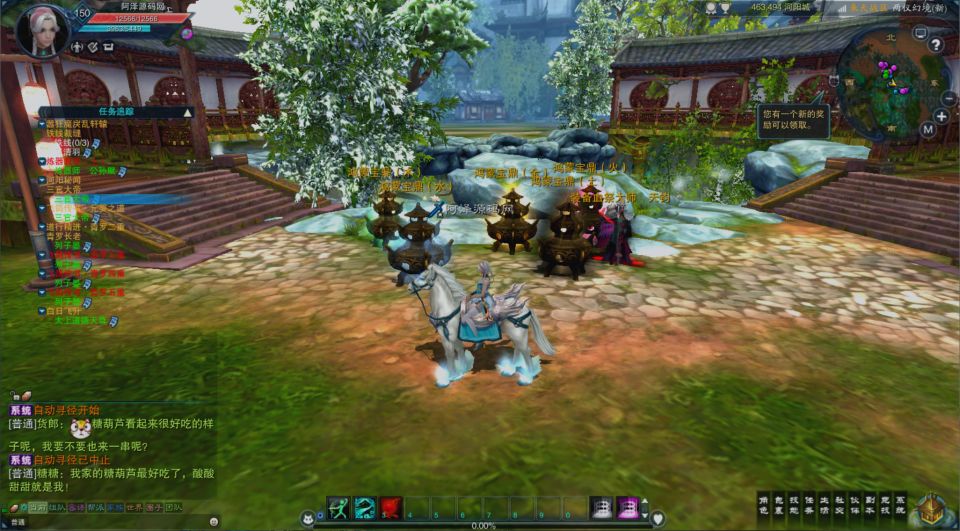Activate the green archer skill in hotbar
Screen dimensions: 960x531
pos(338,507)
